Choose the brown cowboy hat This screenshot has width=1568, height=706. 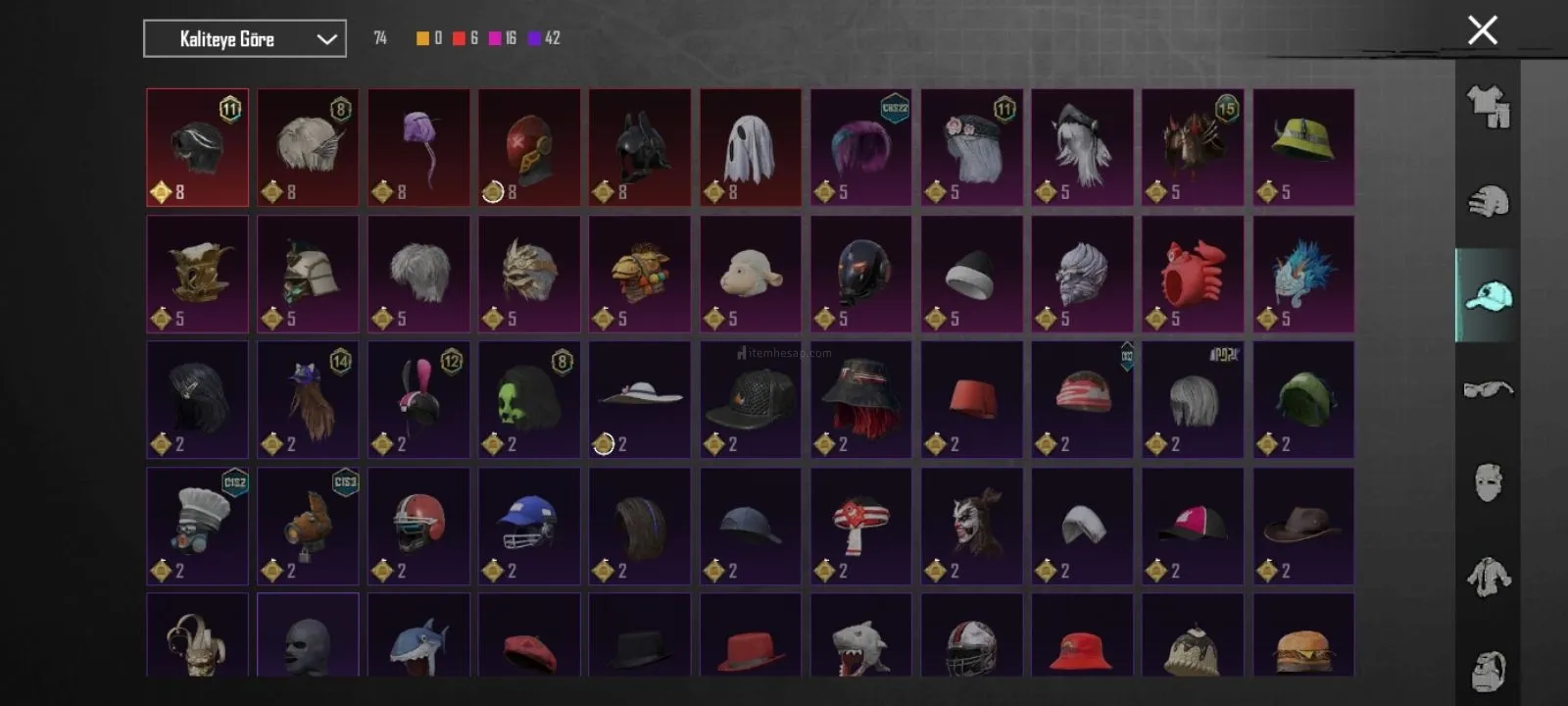(1303, 526)
